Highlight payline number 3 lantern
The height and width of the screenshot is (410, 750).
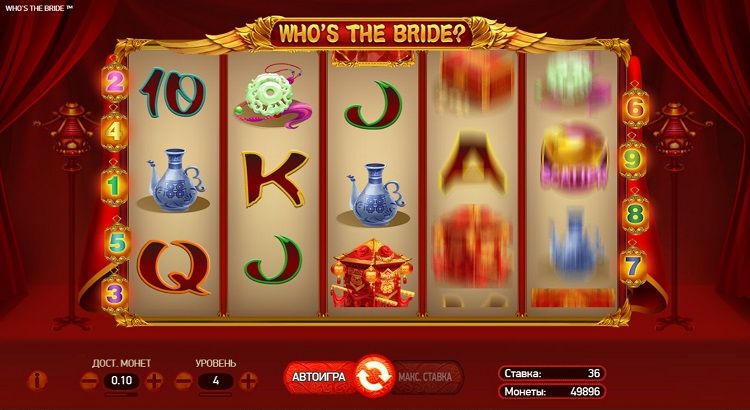115,293
